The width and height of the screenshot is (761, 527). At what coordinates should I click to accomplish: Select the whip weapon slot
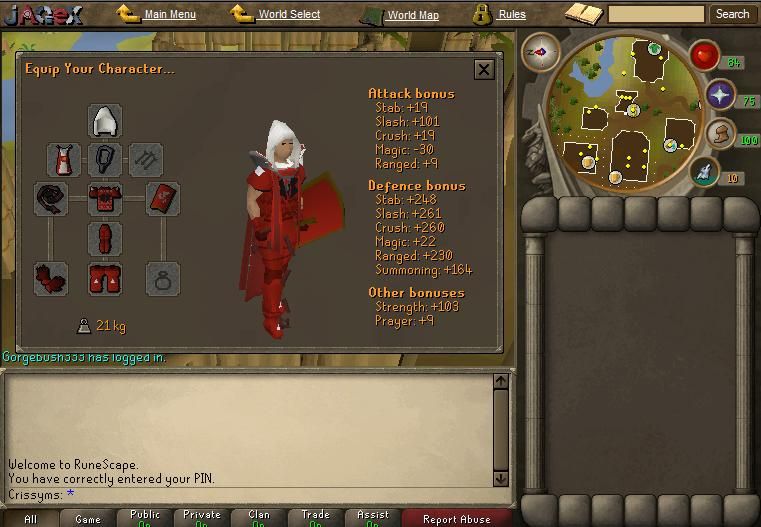point(49,199)
